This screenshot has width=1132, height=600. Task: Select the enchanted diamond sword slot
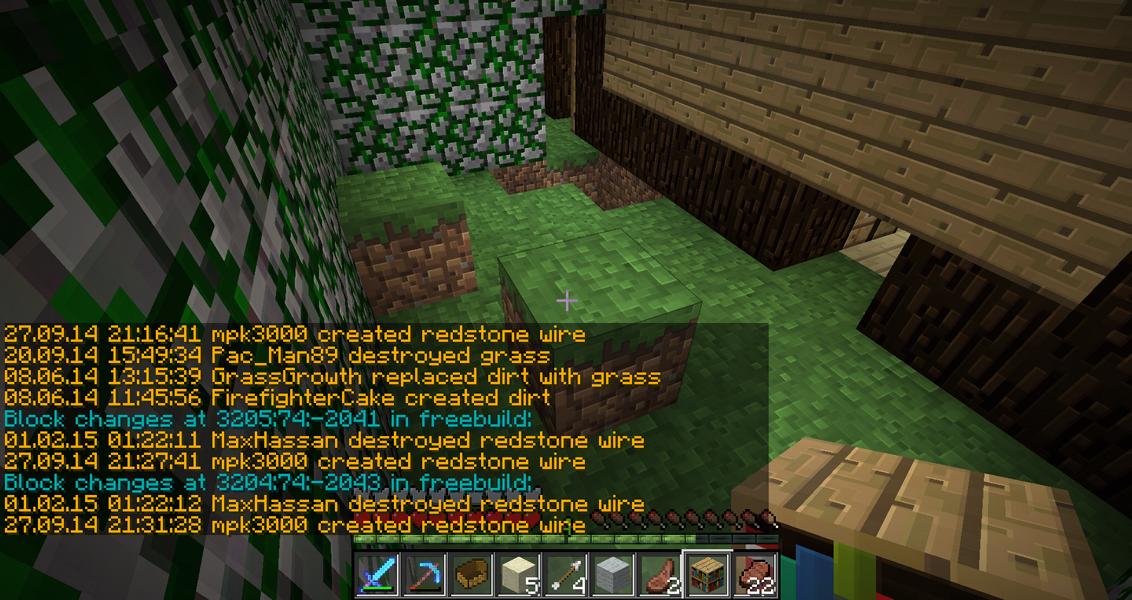(378, 575)
